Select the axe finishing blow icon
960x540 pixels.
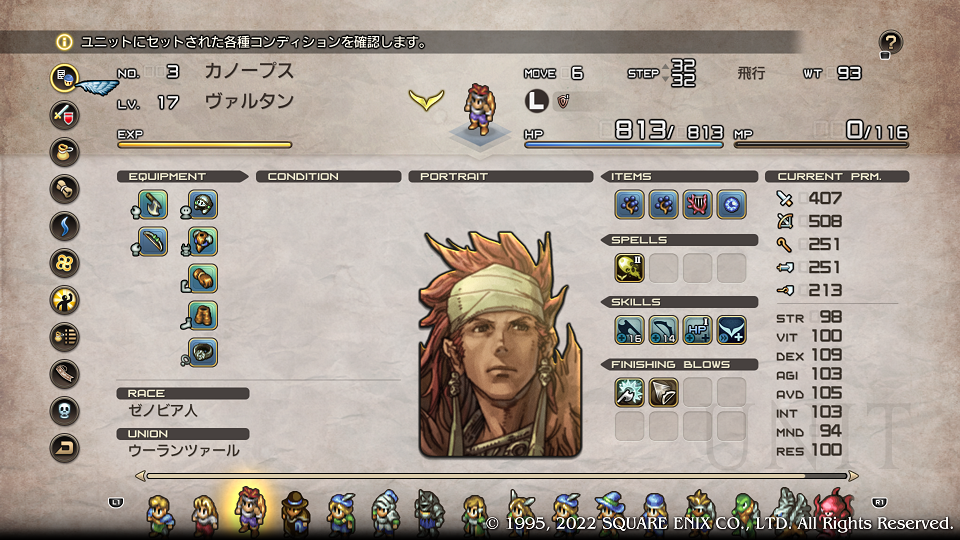click(x=629, y=391)
